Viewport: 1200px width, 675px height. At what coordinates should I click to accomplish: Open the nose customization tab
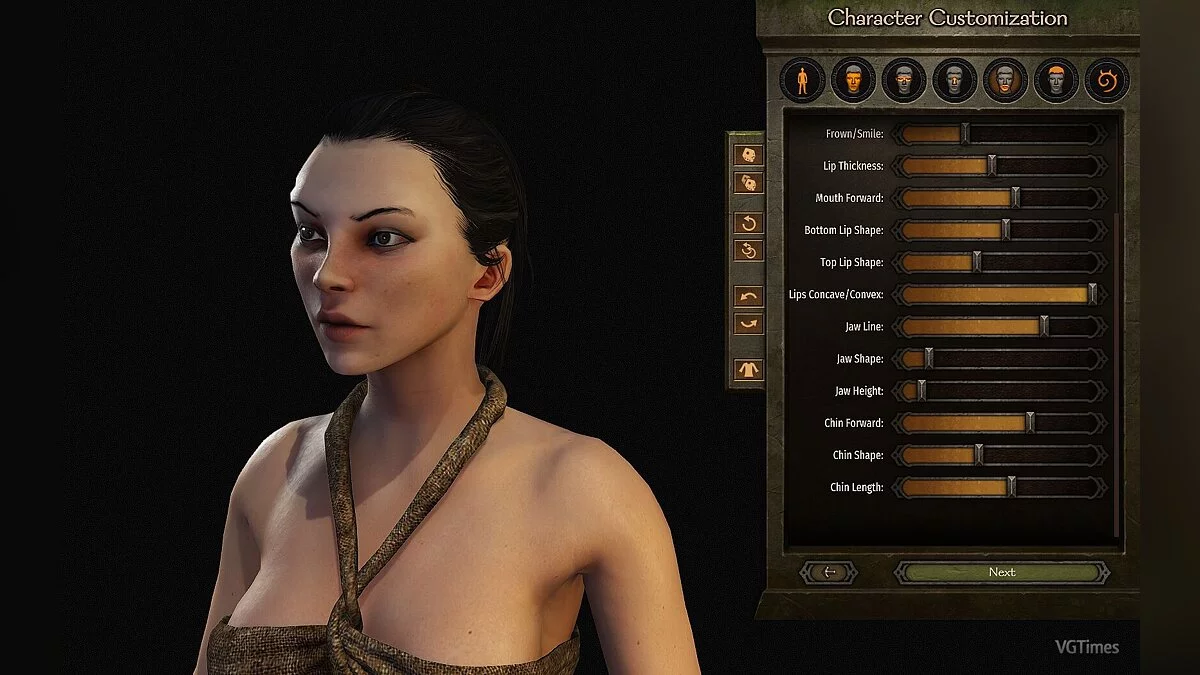pyautogui.click(x=954, y=80)
